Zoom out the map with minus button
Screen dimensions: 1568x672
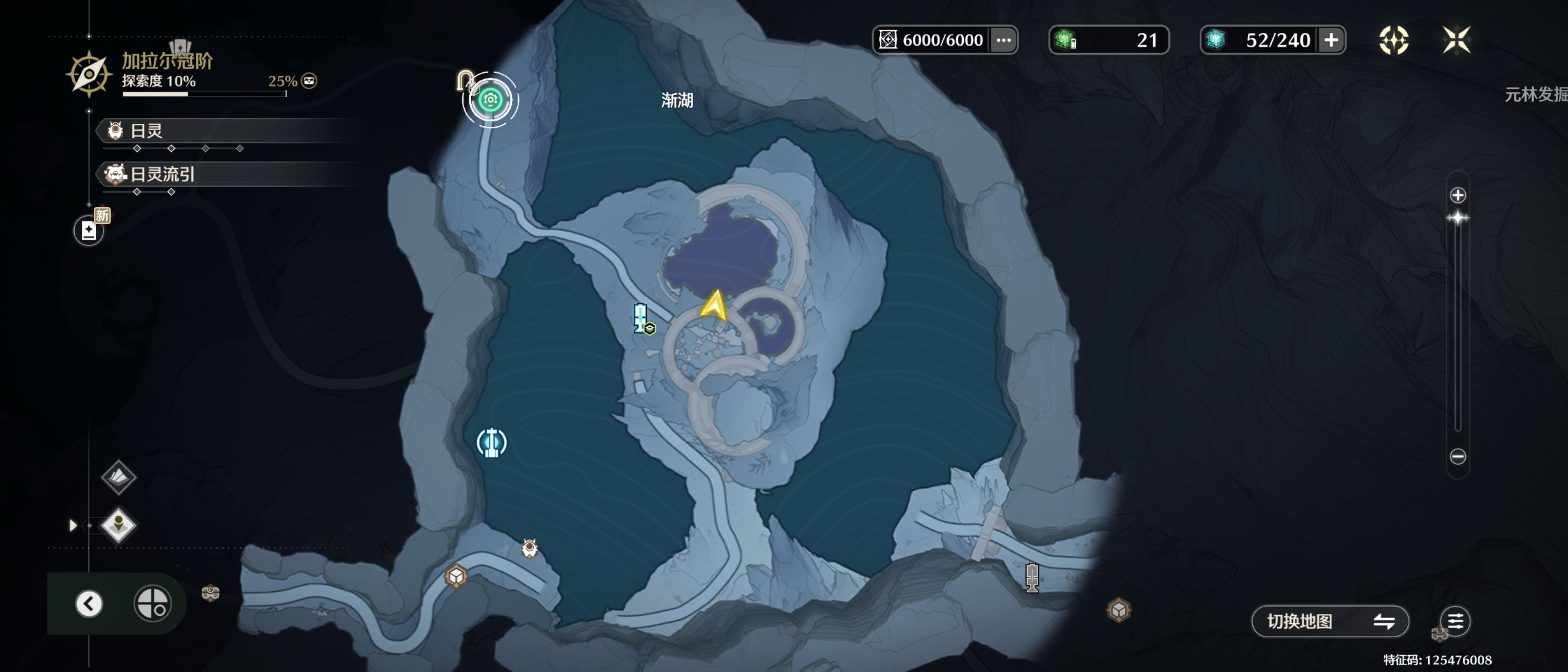(x=1457, y=456)
